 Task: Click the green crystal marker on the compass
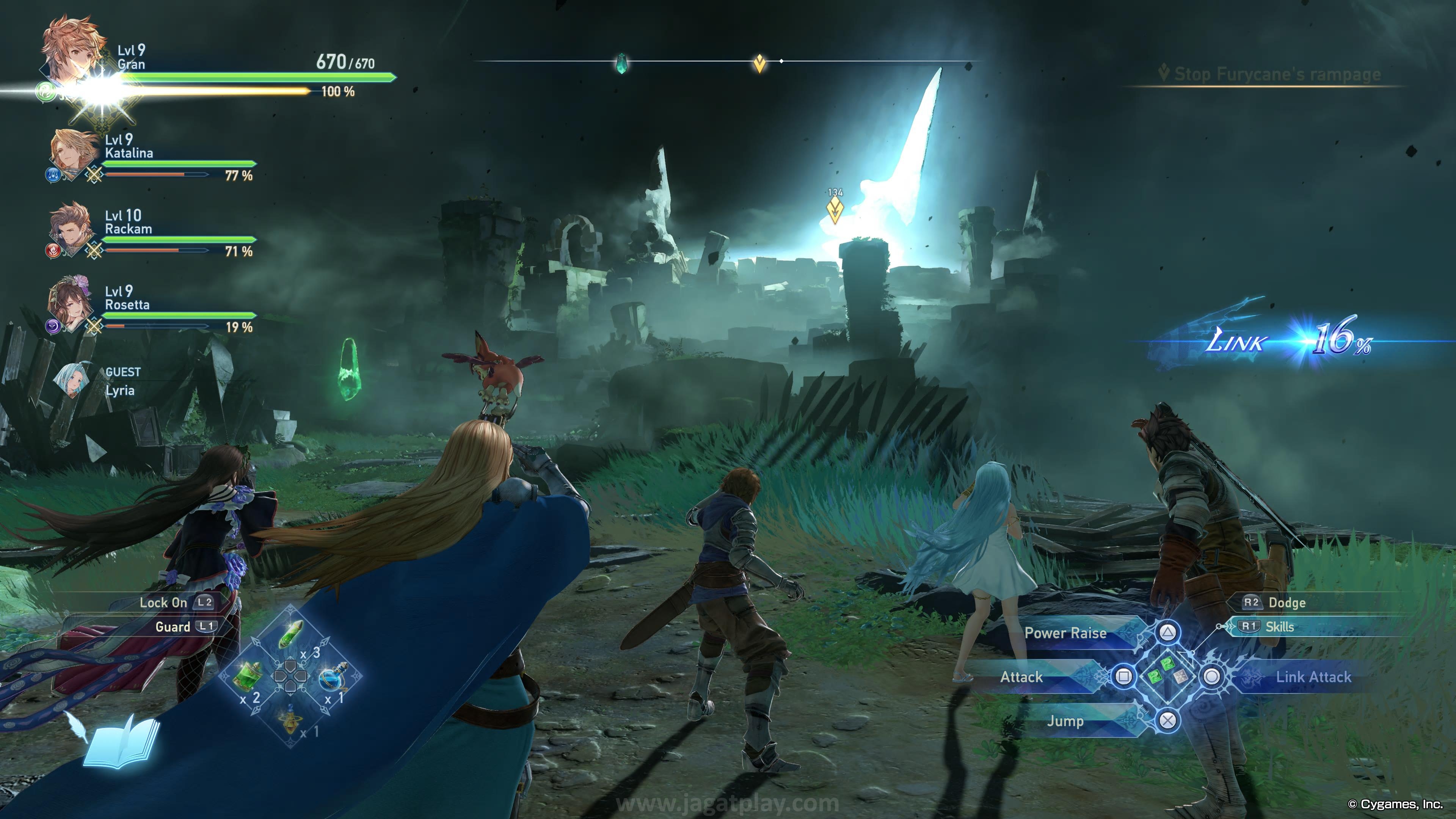[x=621, y=63]
